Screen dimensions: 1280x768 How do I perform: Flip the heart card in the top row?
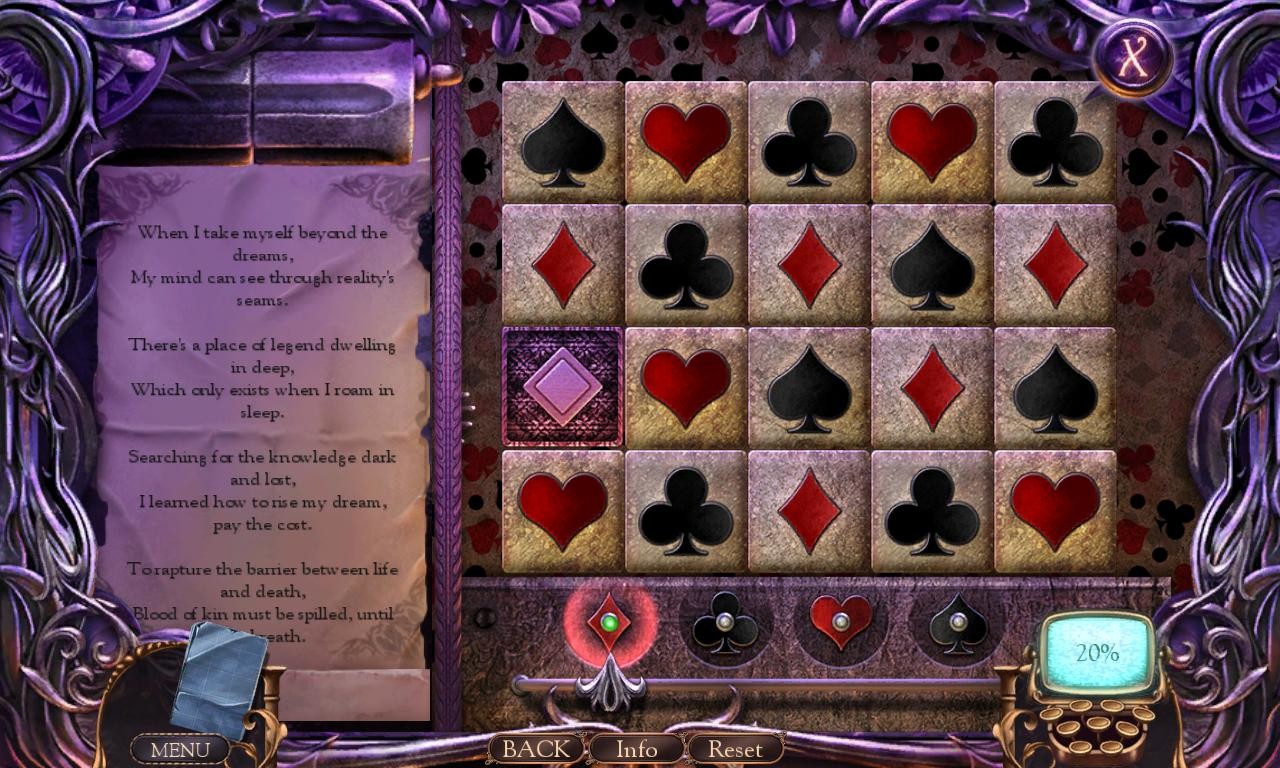pyautogui.click(x=684, y=140)
